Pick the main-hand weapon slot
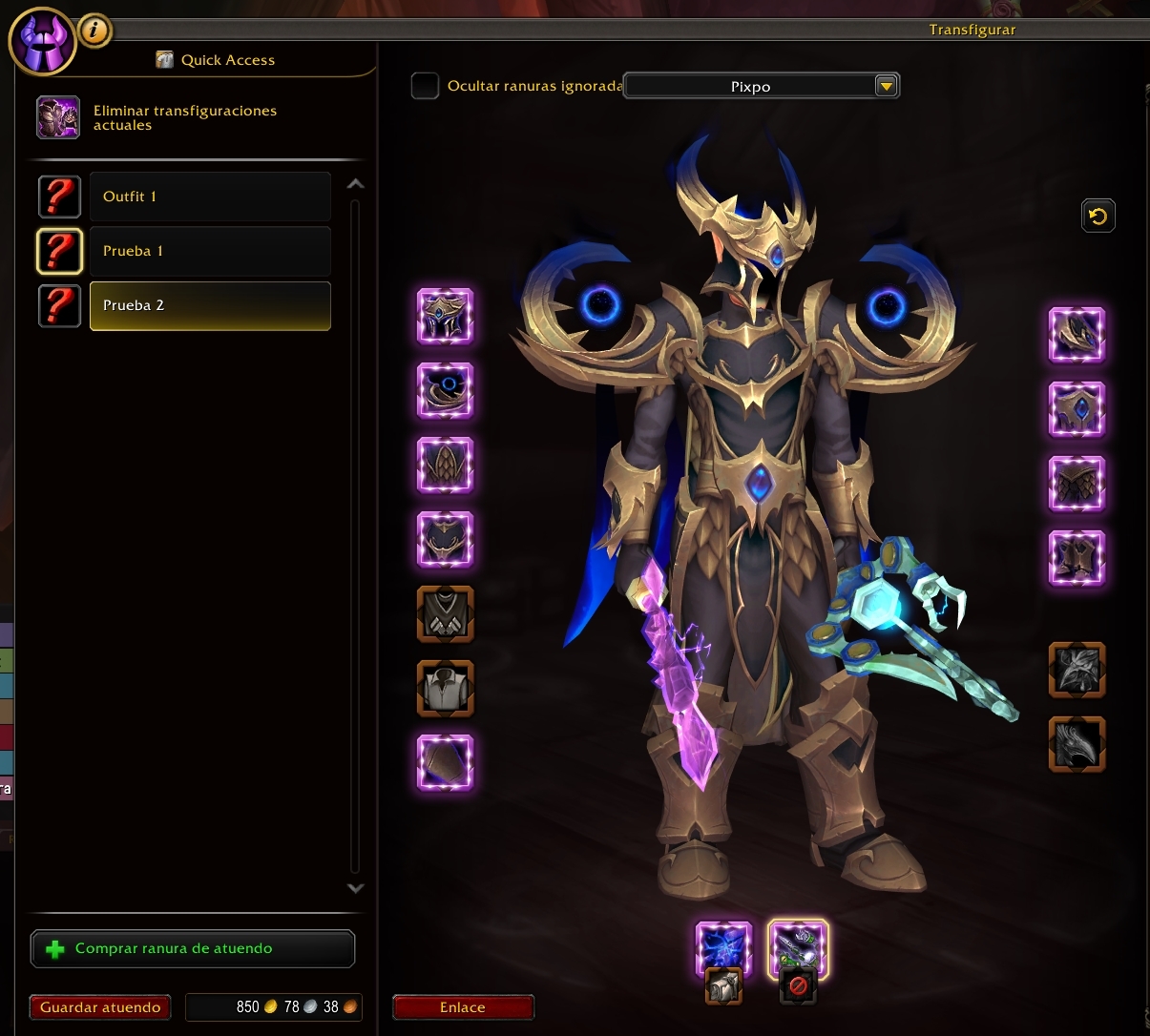 click(723, 949)
